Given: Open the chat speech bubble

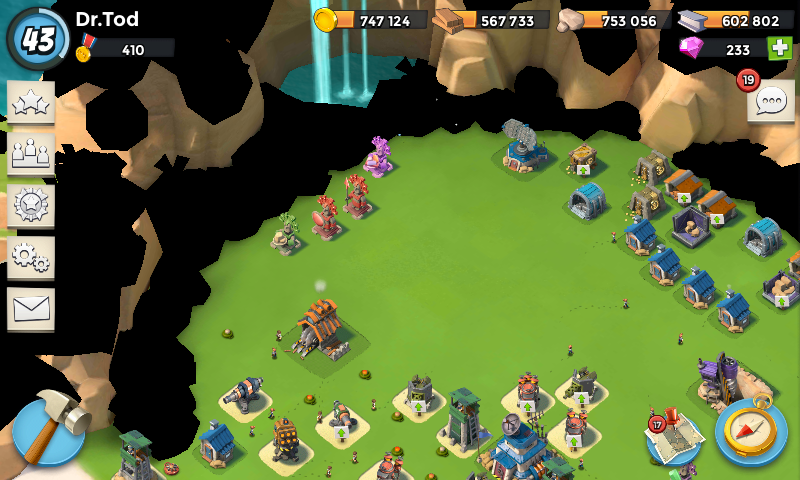Looking at the screenshot, I should tap(771, 102).
